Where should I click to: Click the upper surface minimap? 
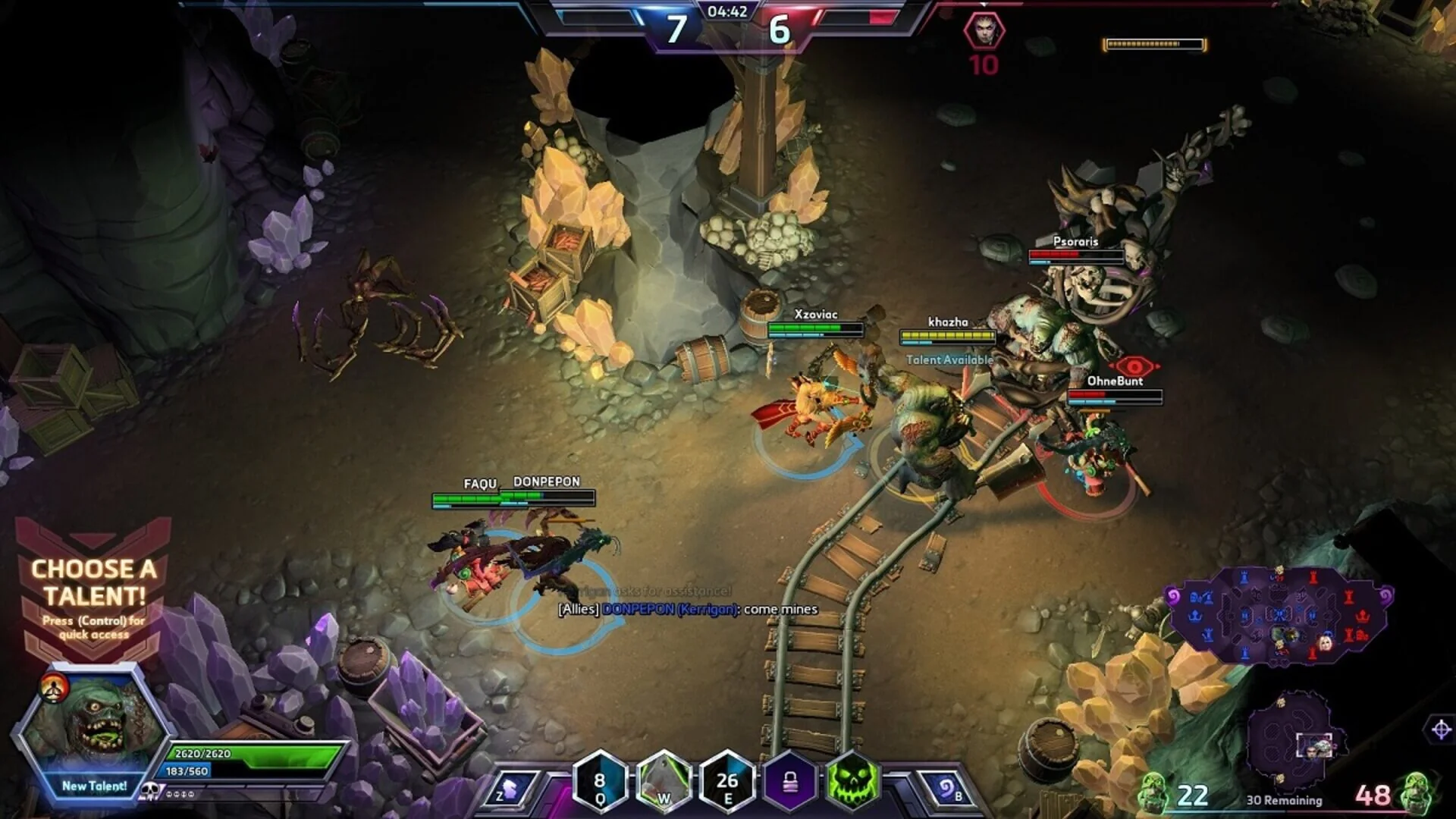tap(1280, 614)
